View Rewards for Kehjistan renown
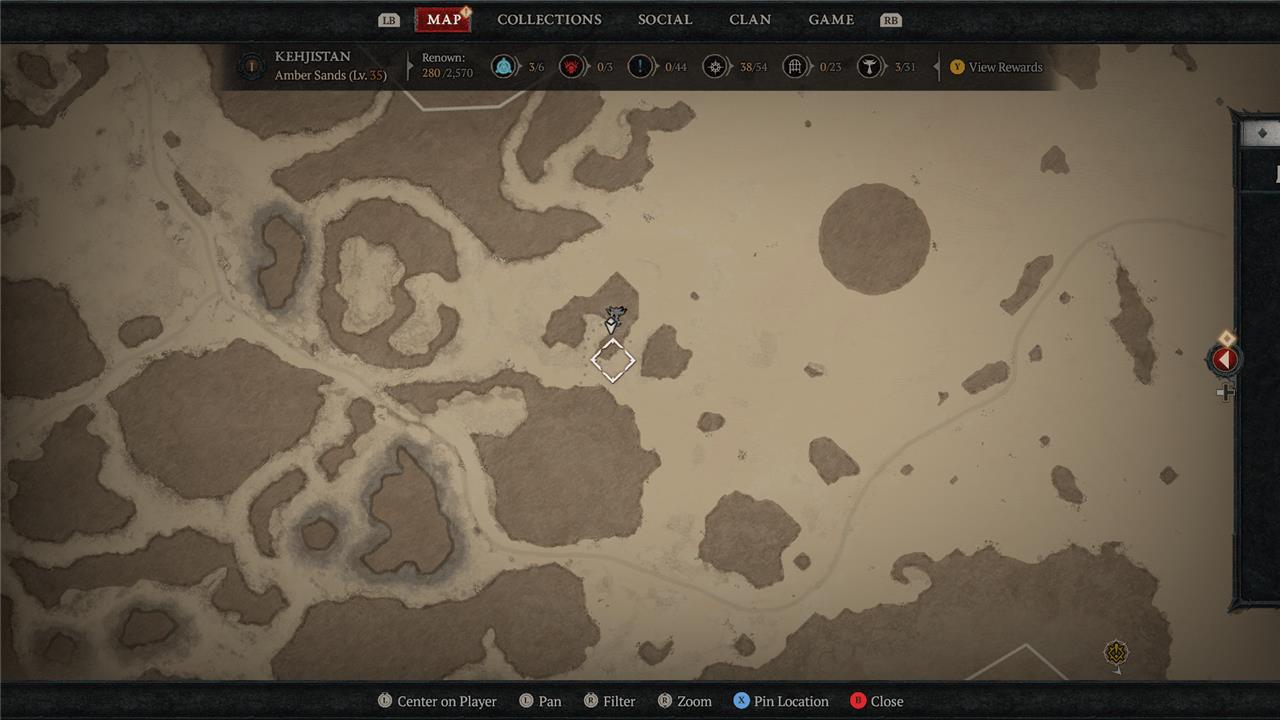The width and height of the screenshot is (1280, 720). 995,67
